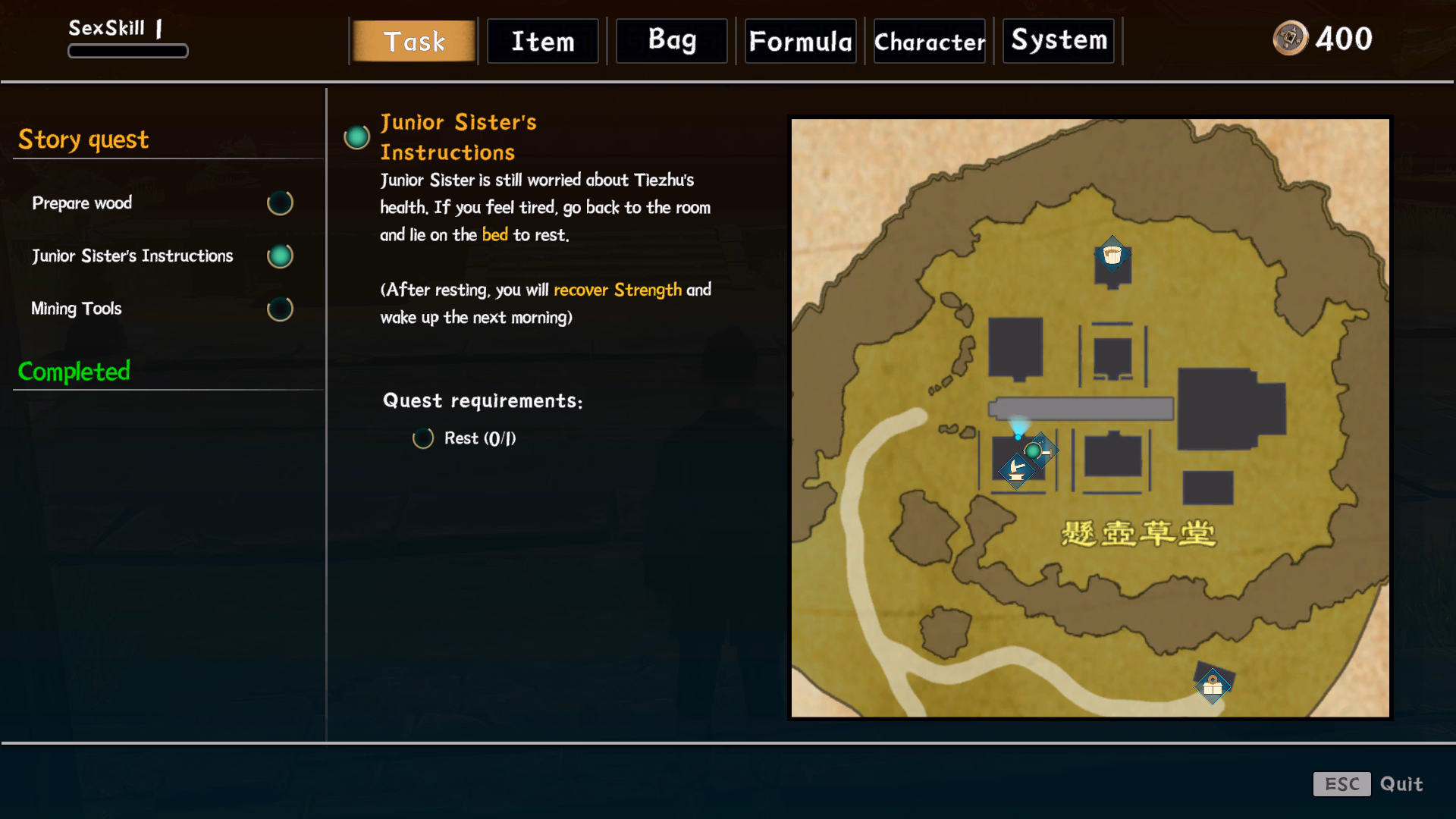Click the quest marker icon next to Prepare wood
The image size is (1456, 819).
(x=280, y=202)
